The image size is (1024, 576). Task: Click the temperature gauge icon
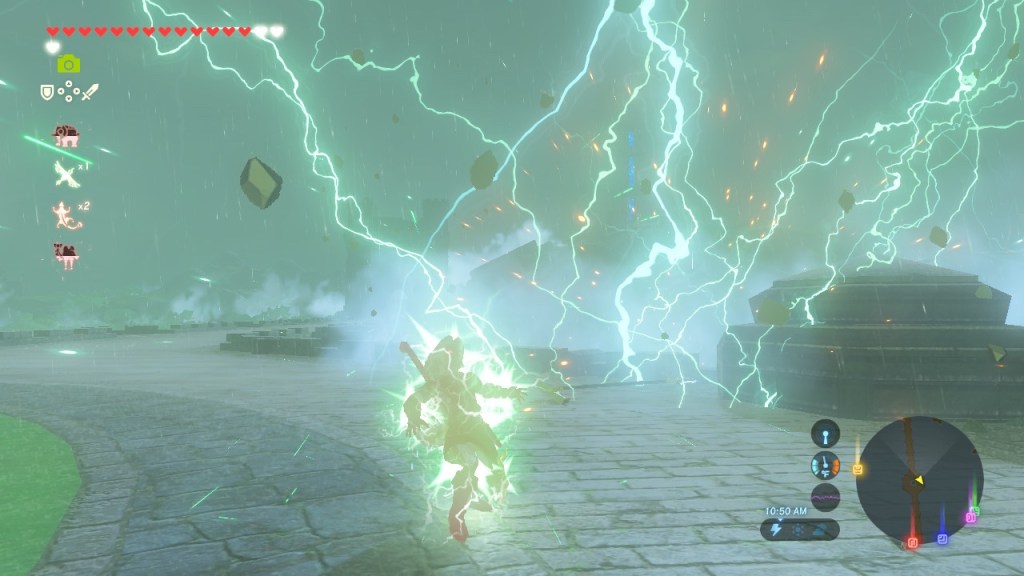click(x=825, y=465)
